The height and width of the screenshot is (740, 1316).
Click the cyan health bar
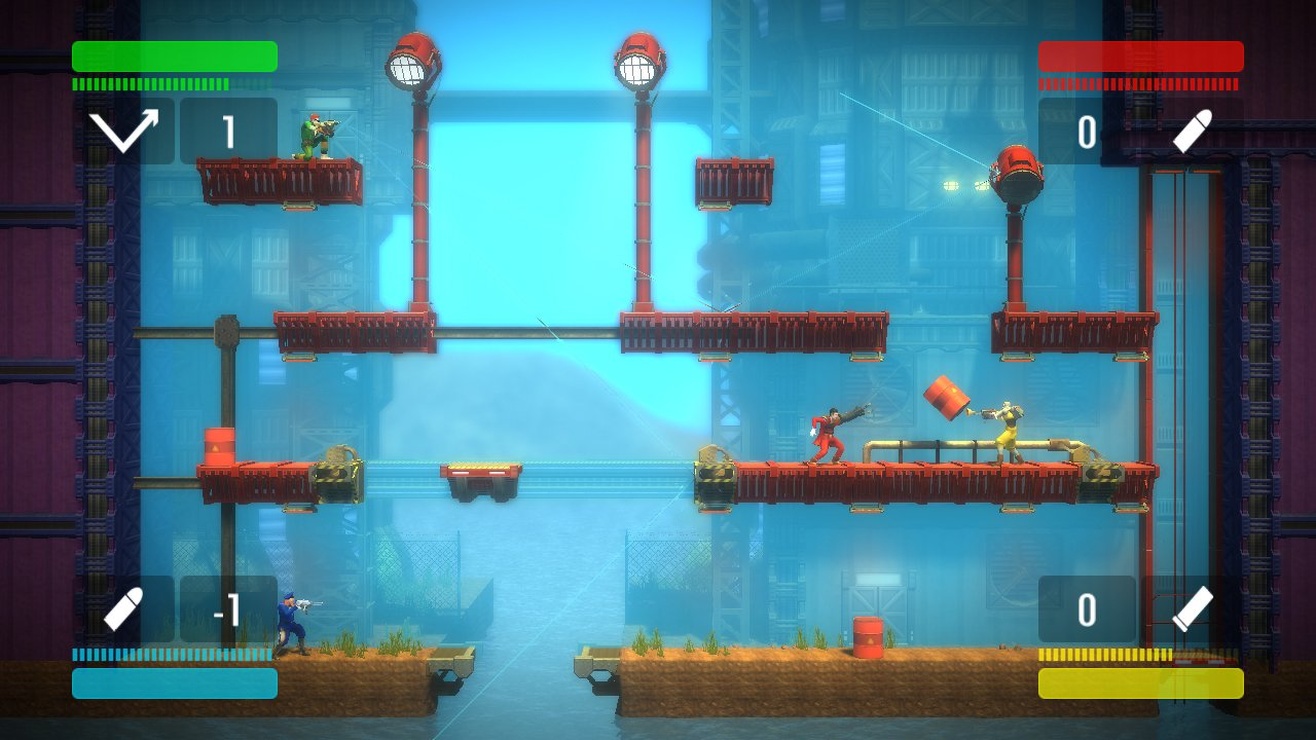pos(174,685)
